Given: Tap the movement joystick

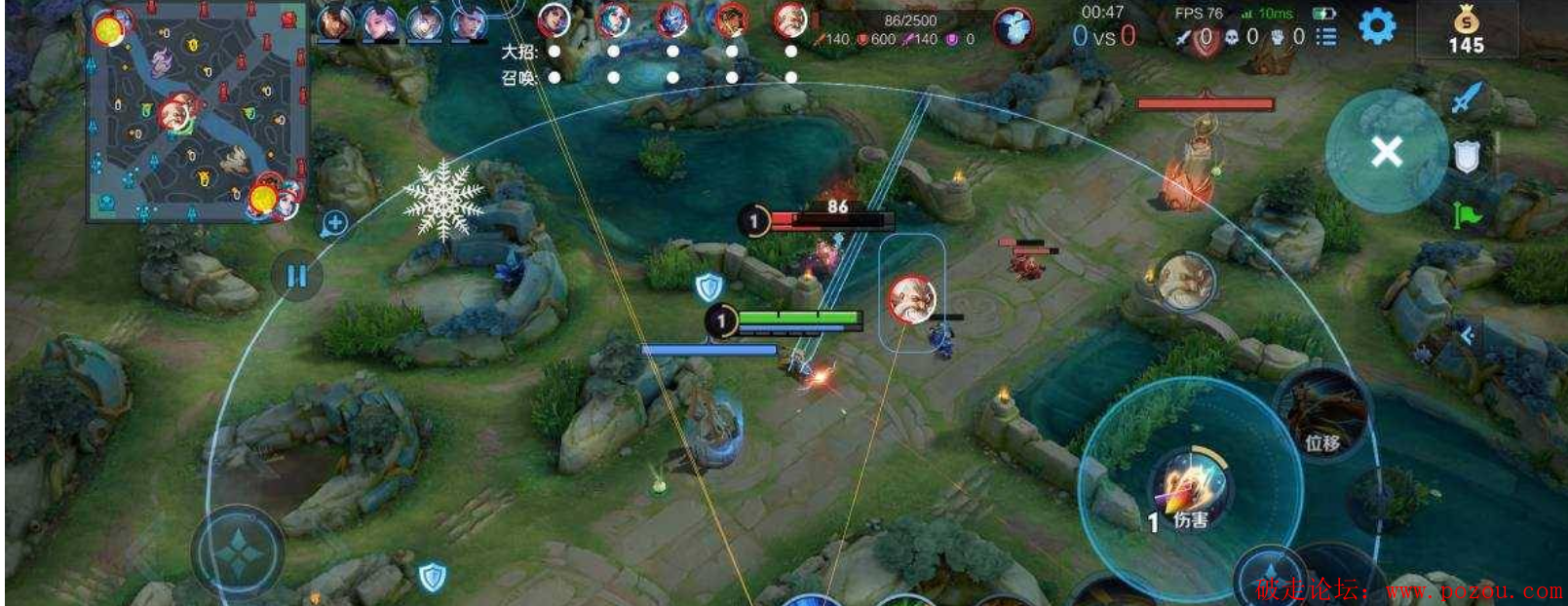Looking at the screenshot, I should [238, 552].
